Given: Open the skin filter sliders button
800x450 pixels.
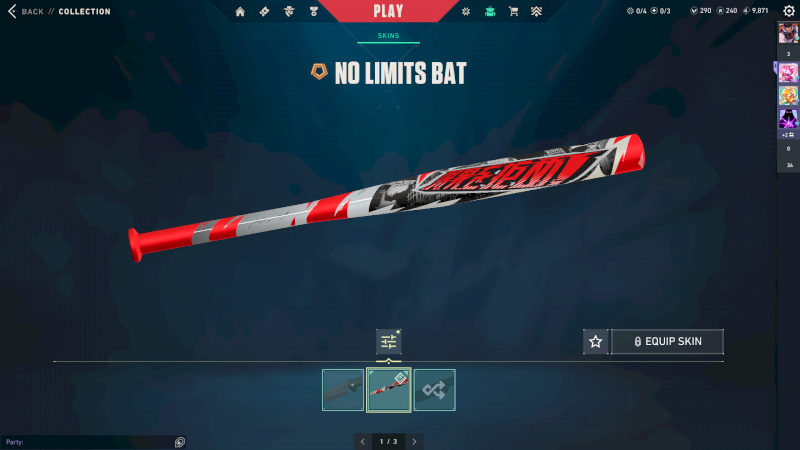Looking at the screenshot, I should click(388, 342).
